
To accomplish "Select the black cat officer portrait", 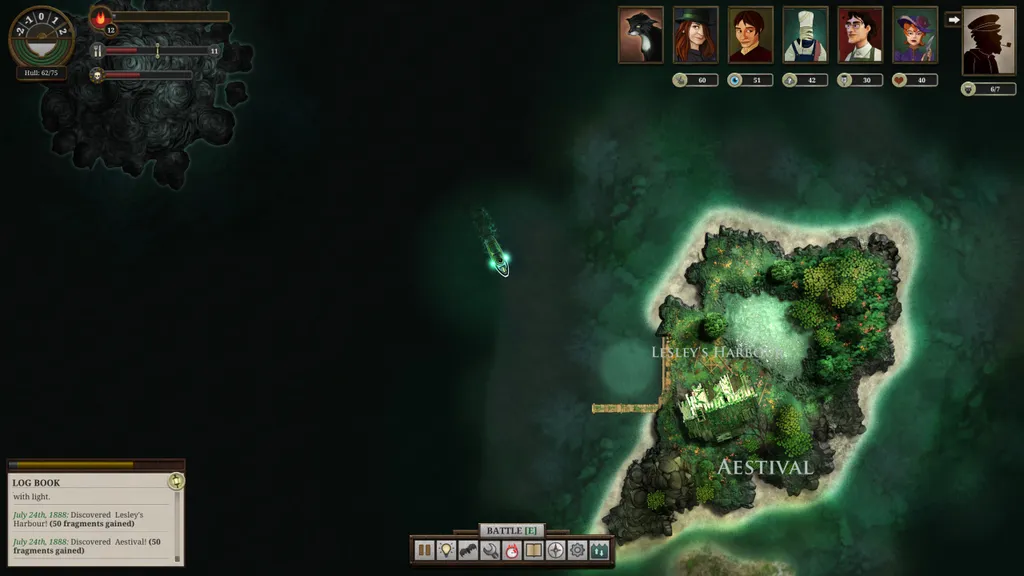I will [641, 35].
